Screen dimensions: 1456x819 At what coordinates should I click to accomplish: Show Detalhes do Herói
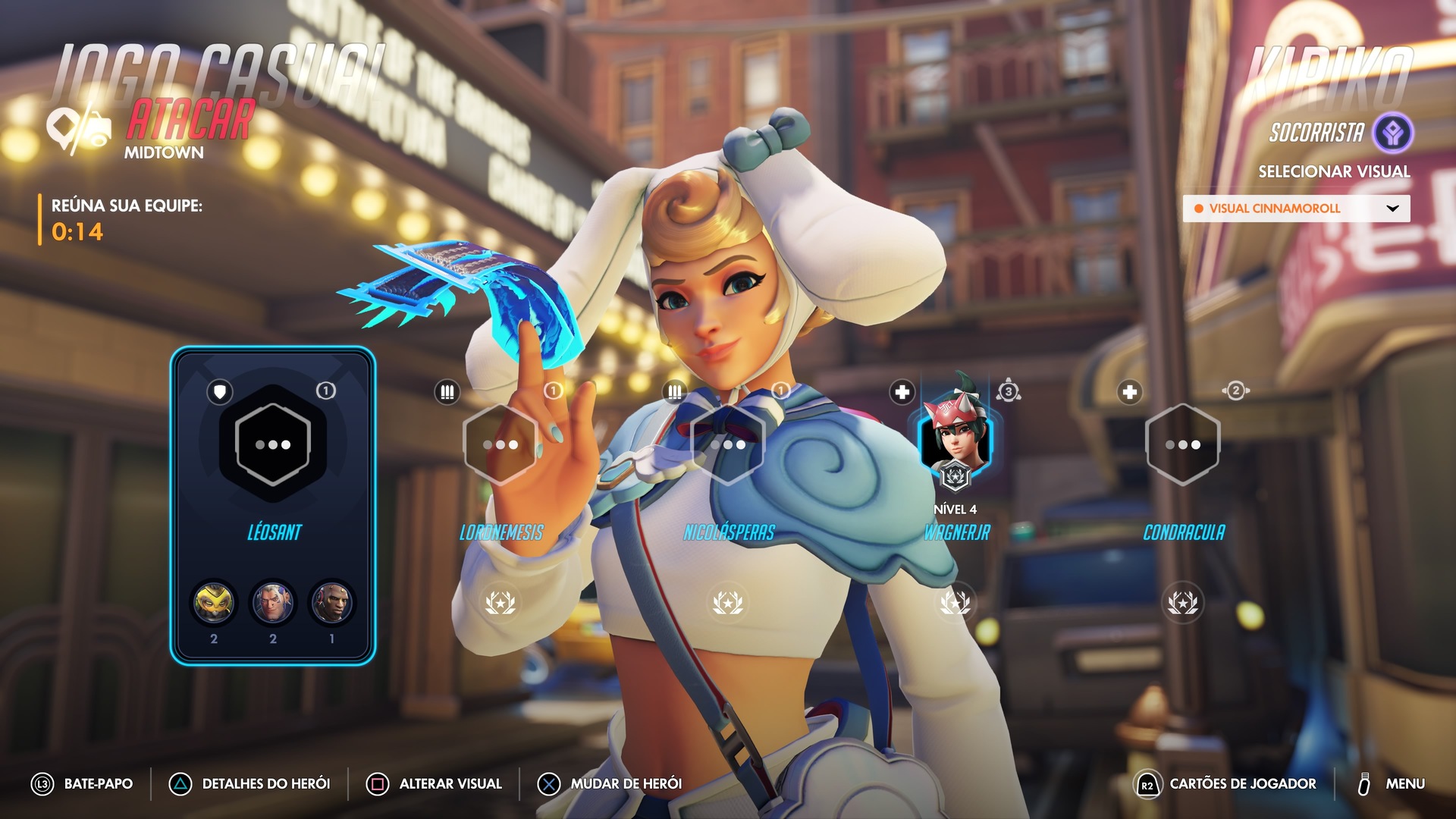[250, 784]
